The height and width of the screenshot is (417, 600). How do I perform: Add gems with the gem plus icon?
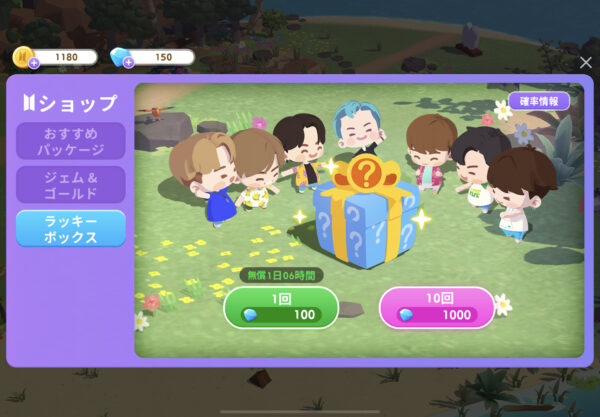pos(129,63)
